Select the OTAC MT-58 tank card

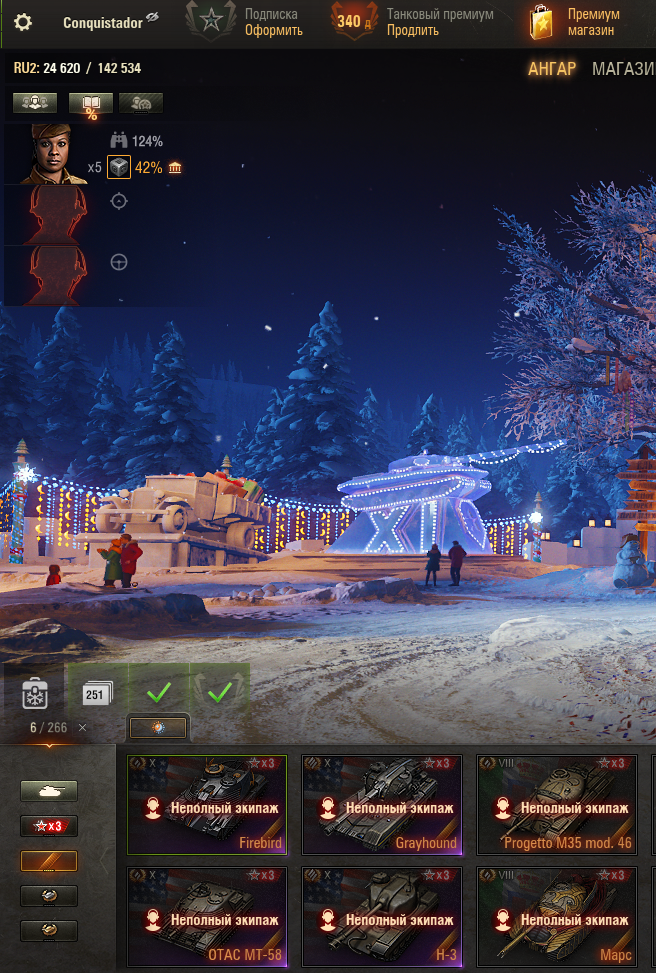[x=207, y=917]
